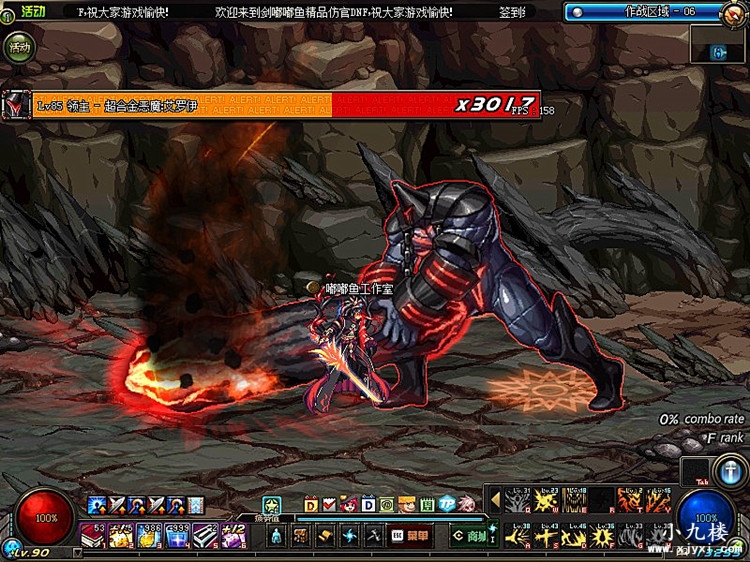The image size is (750, 562).
Task: Use the blue cross item in quickslot 4
Action: (x=178, y=536)
